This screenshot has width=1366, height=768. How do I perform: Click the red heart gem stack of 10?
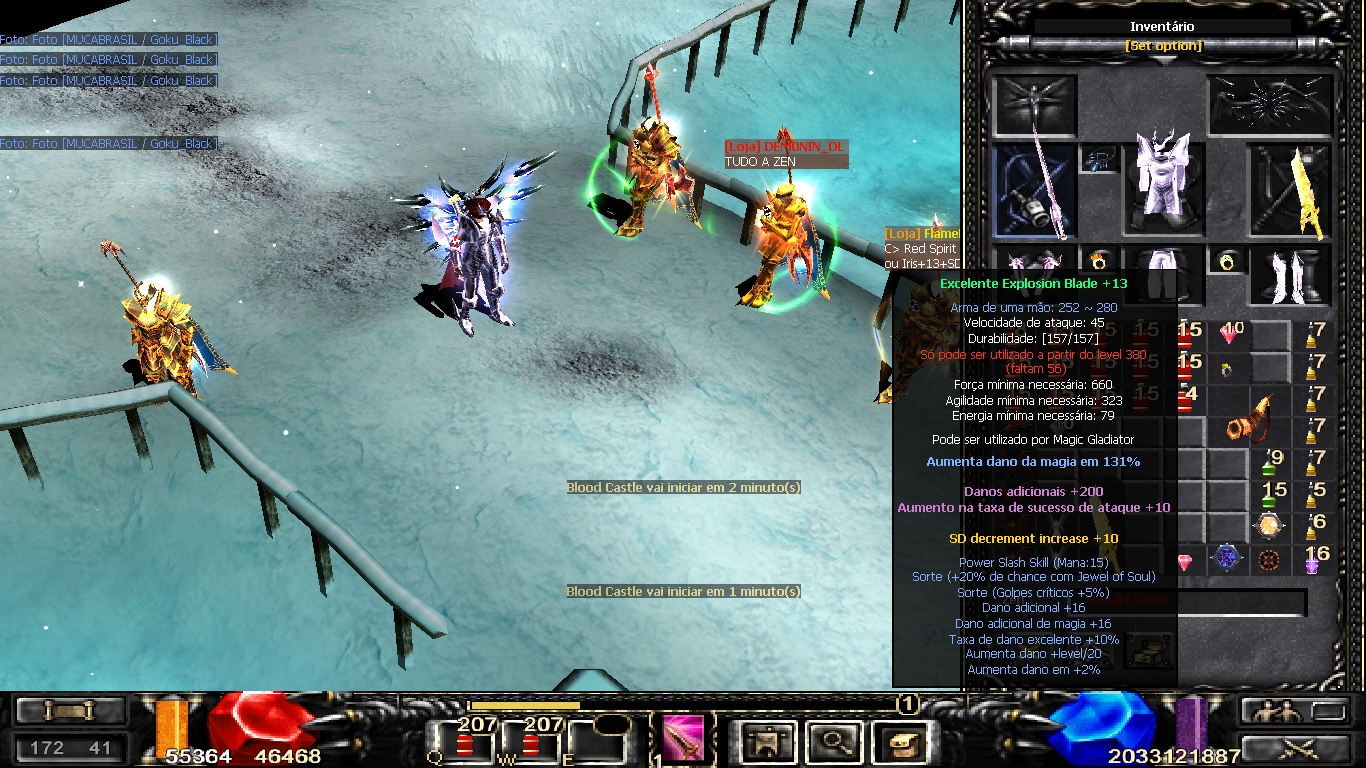(1230, 335)
